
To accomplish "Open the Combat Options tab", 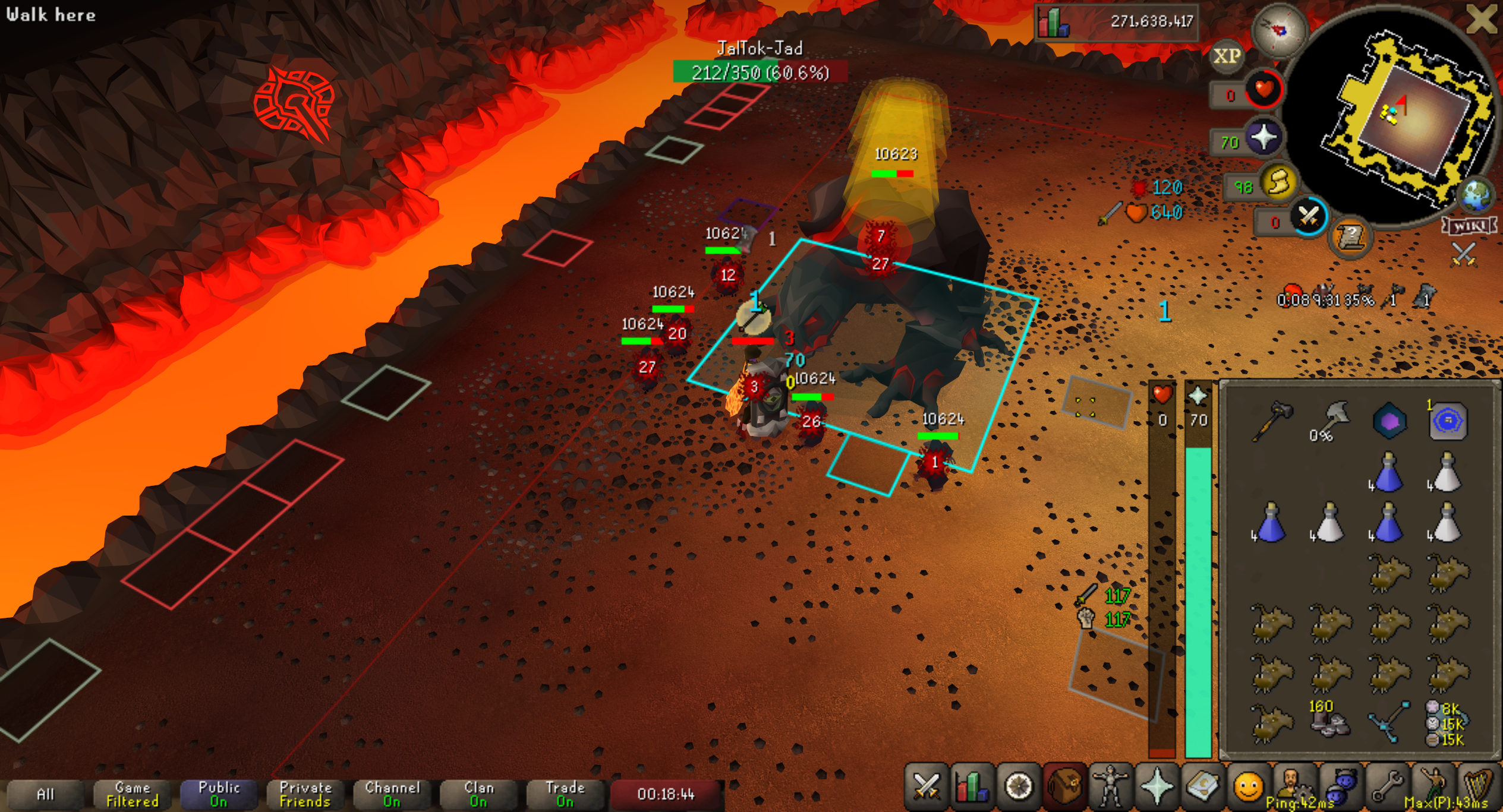I will [x=925, y=787].
